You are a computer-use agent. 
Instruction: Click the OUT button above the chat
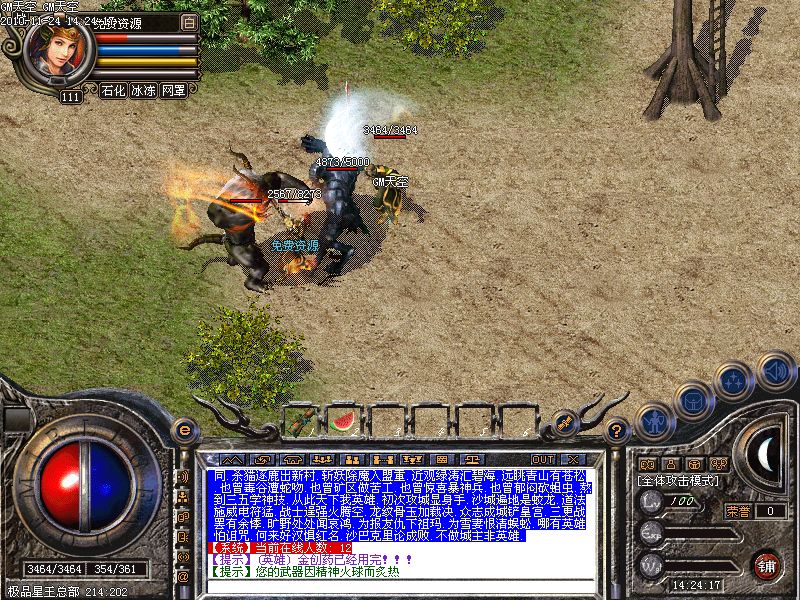coord(542,459)
